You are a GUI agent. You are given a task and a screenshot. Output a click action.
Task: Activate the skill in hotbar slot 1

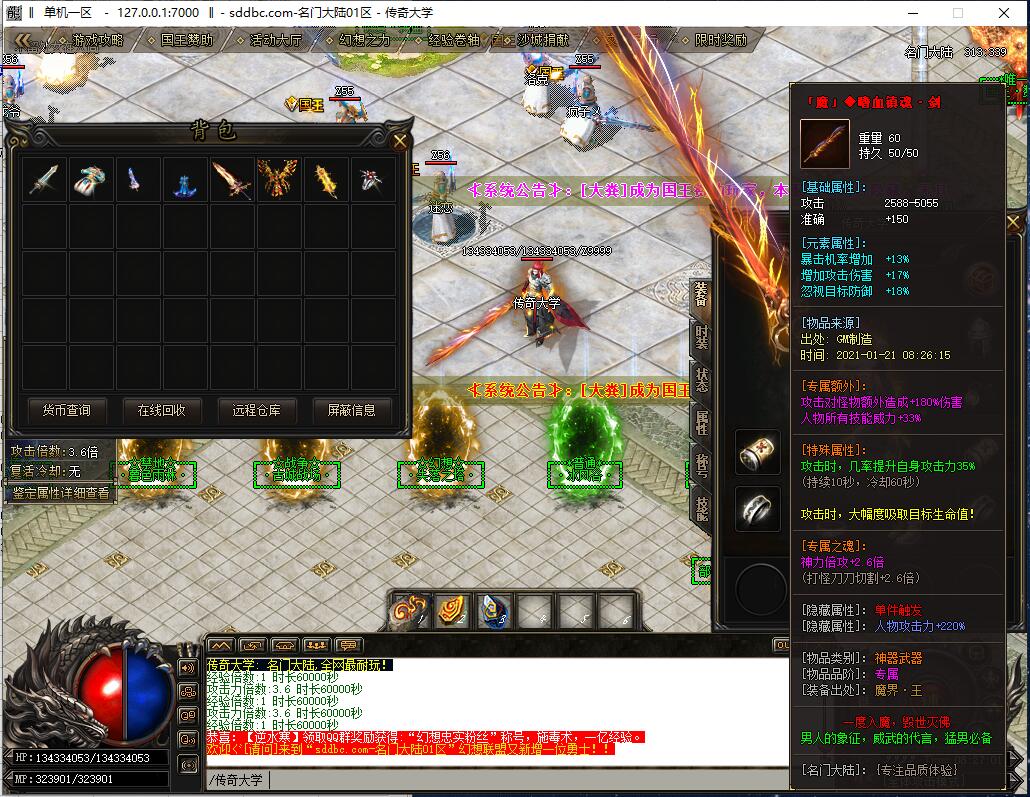tap(410, 611)
